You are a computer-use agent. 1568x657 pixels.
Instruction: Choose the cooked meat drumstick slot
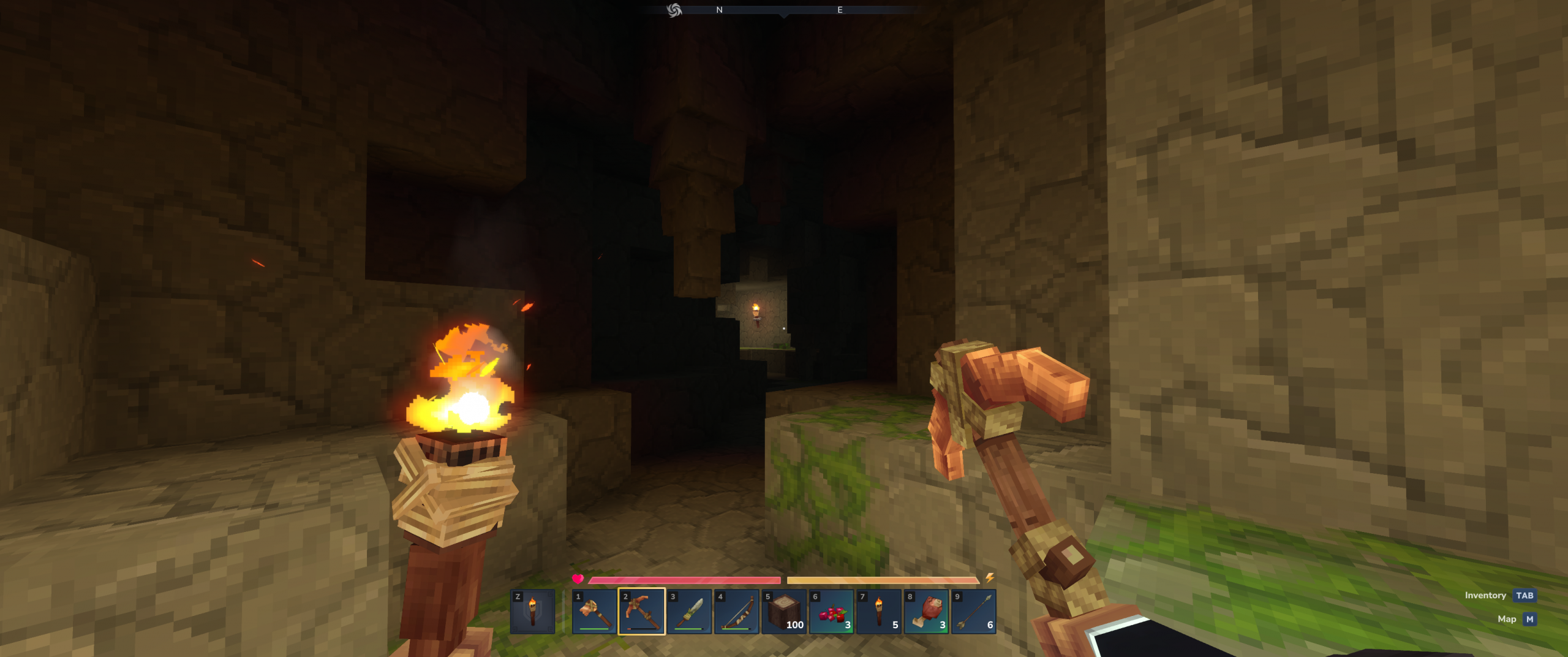(926, 612)
